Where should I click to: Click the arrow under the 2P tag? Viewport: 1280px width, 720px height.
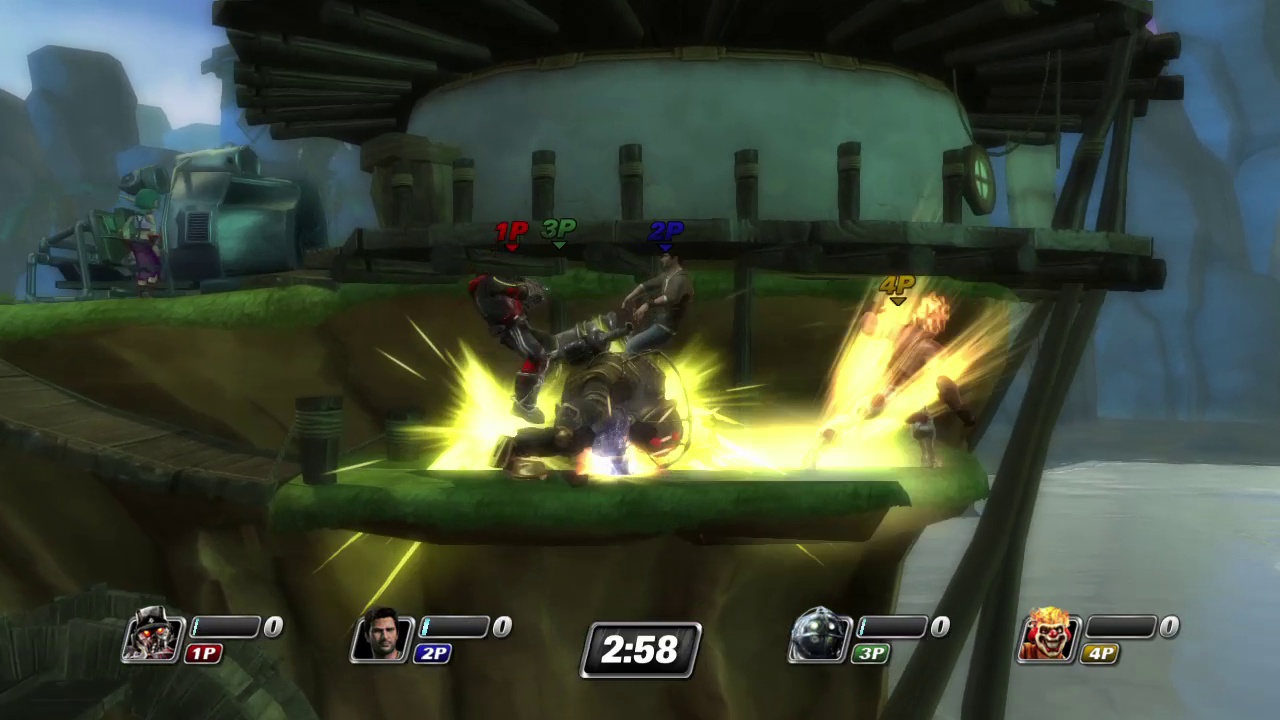[665, 245]
